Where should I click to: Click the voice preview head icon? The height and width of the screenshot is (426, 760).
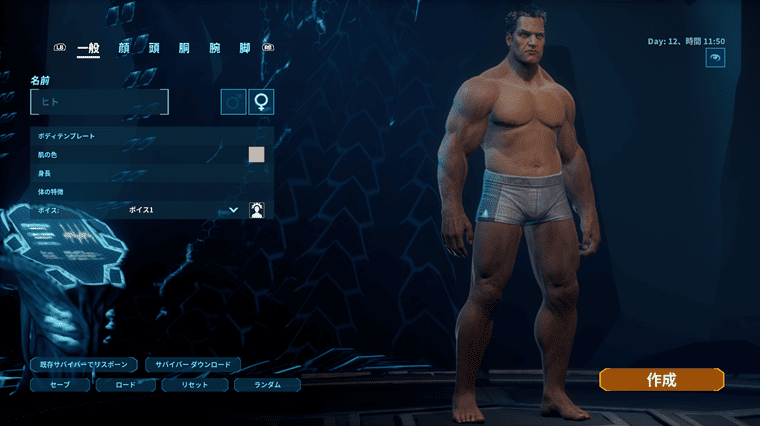coord(257,210)
